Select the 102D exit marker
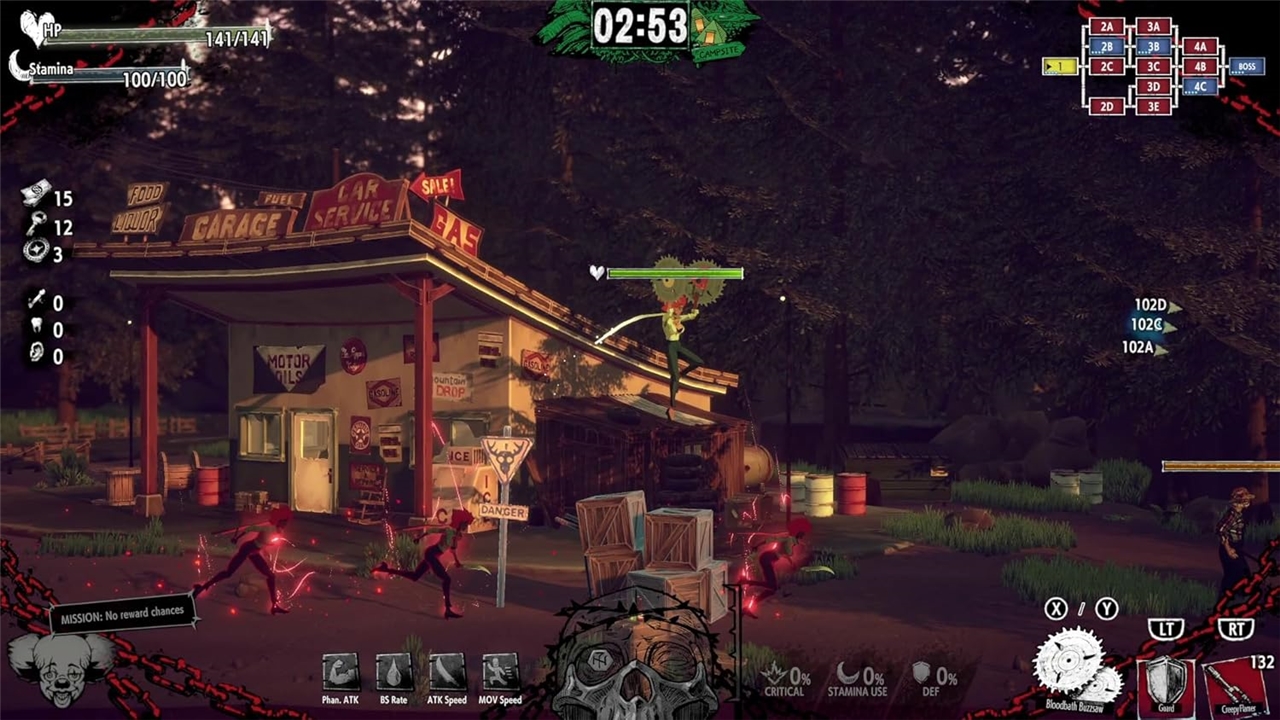The image size is (1280, 720). point(1150,305)
